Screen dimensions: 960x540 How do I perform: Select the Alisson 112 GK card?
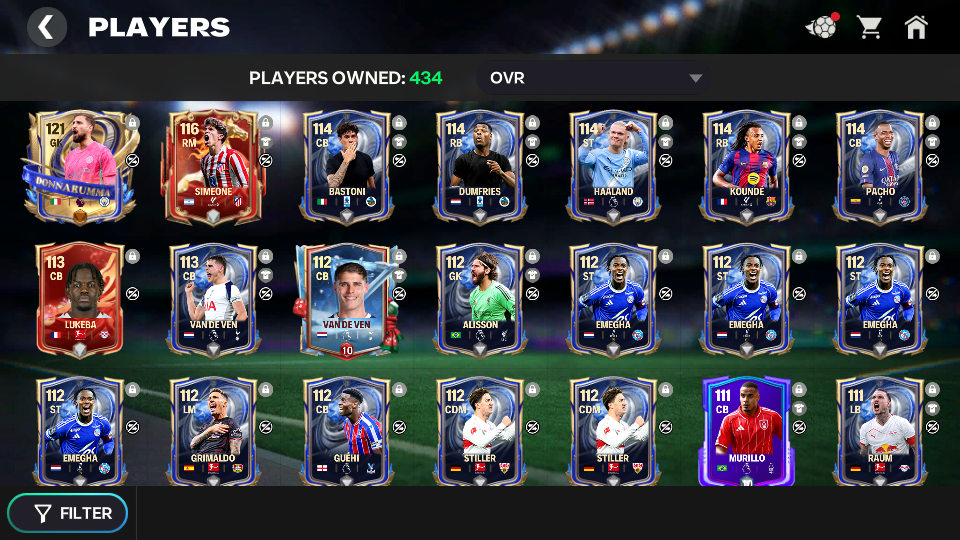[x=479, y=299]
